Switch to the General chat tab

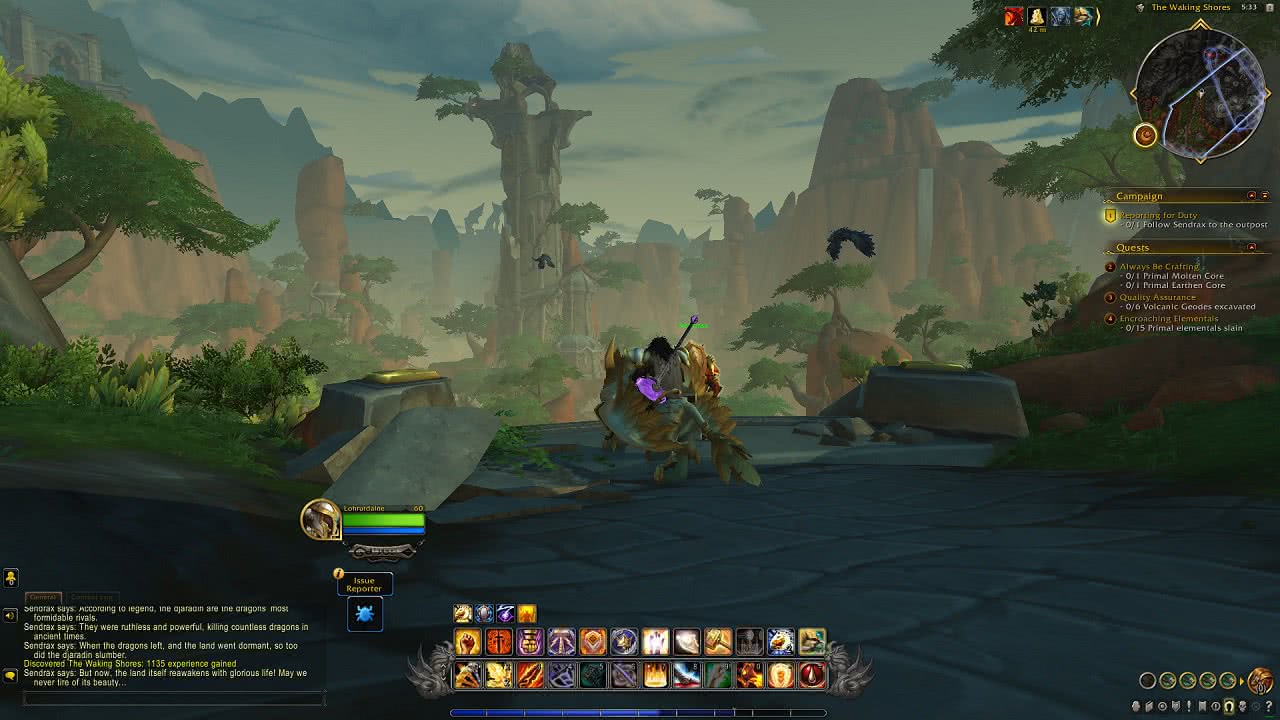click(42, 597)
